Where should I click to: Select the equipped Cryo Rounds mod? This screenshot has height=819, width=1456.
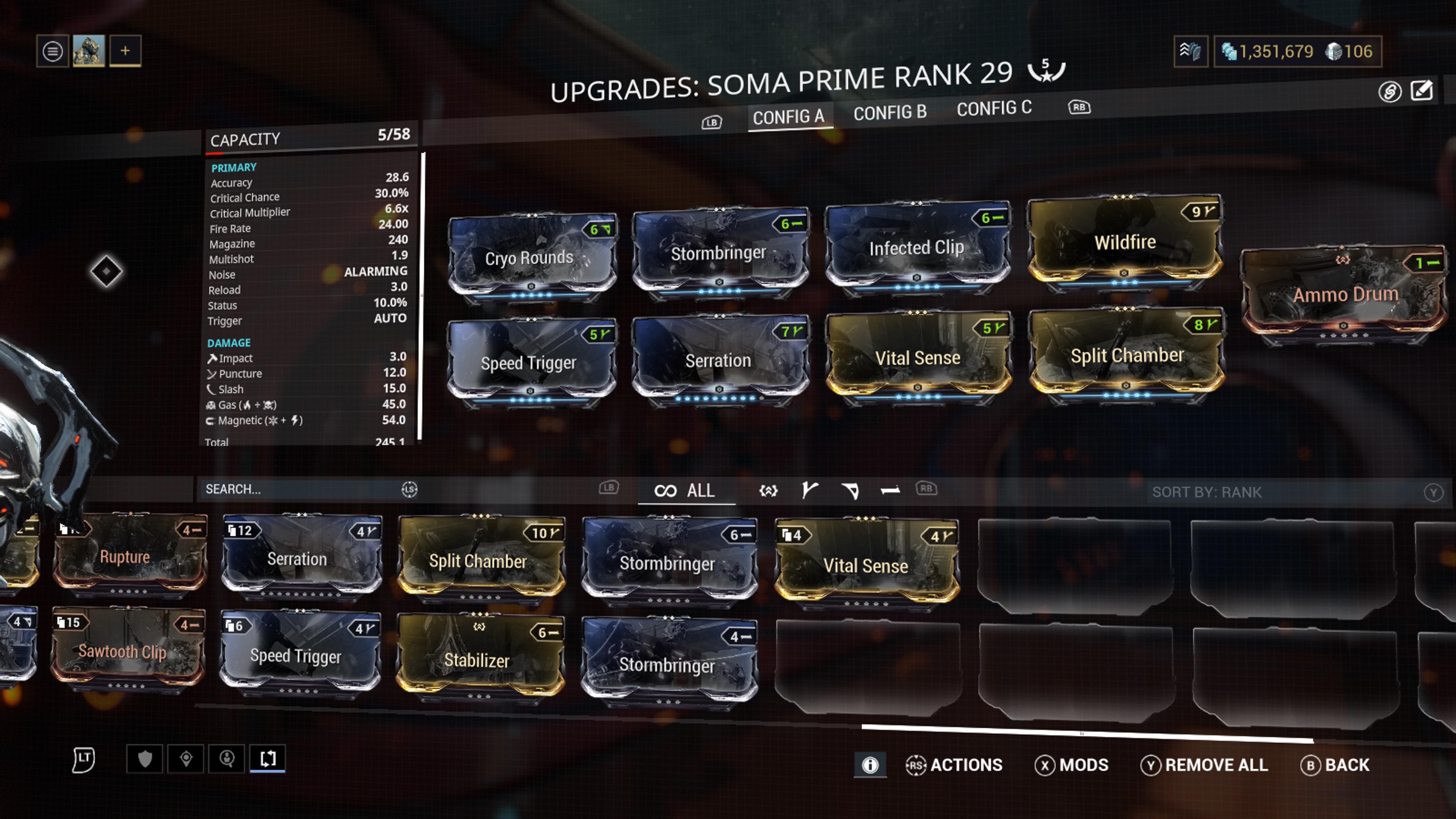(x=530, y=258)
